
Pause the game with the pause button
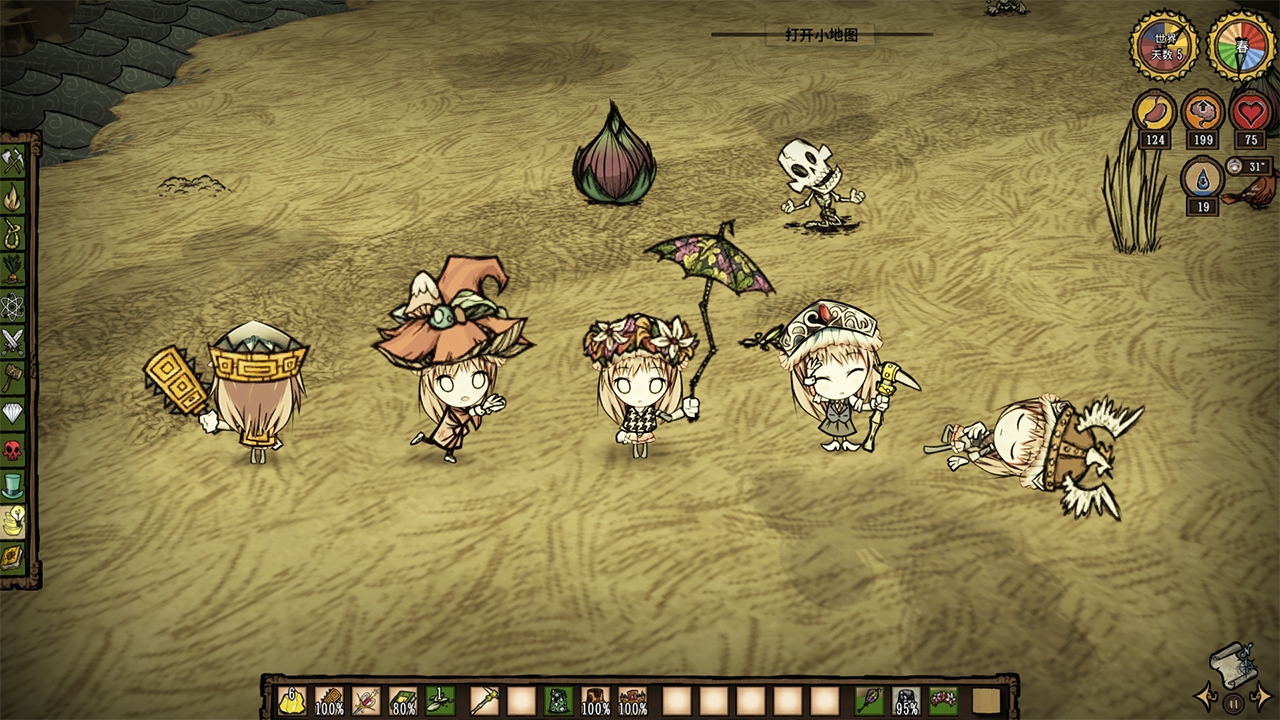click(x=1233, y=703)
